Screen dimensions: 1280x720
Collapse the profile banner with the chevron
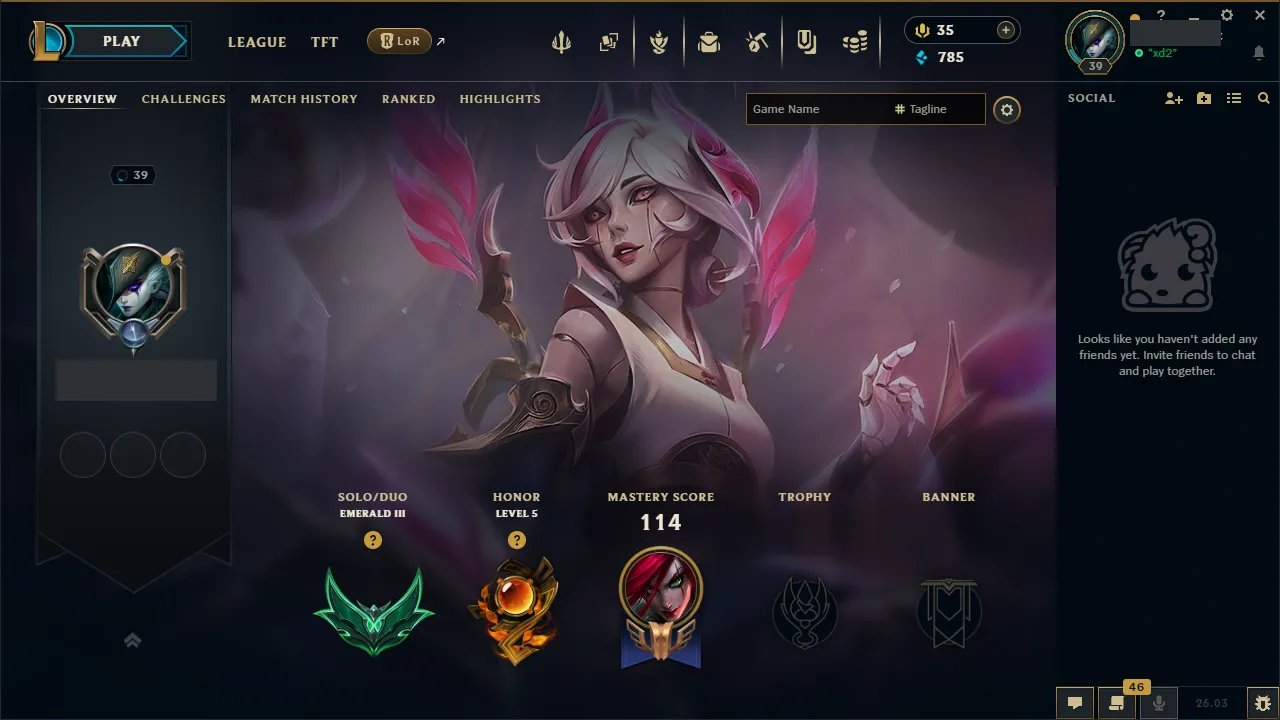[x=133, y=640]
